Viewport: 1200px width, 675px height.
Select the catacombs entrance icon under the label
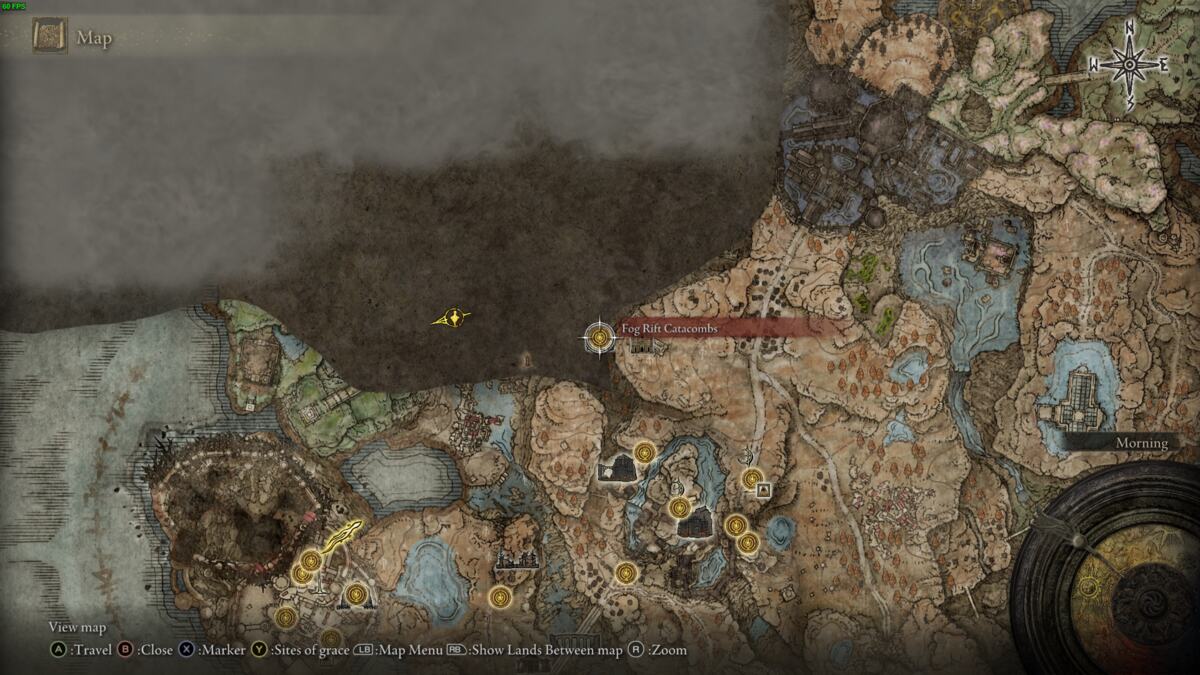pos(639,347)
